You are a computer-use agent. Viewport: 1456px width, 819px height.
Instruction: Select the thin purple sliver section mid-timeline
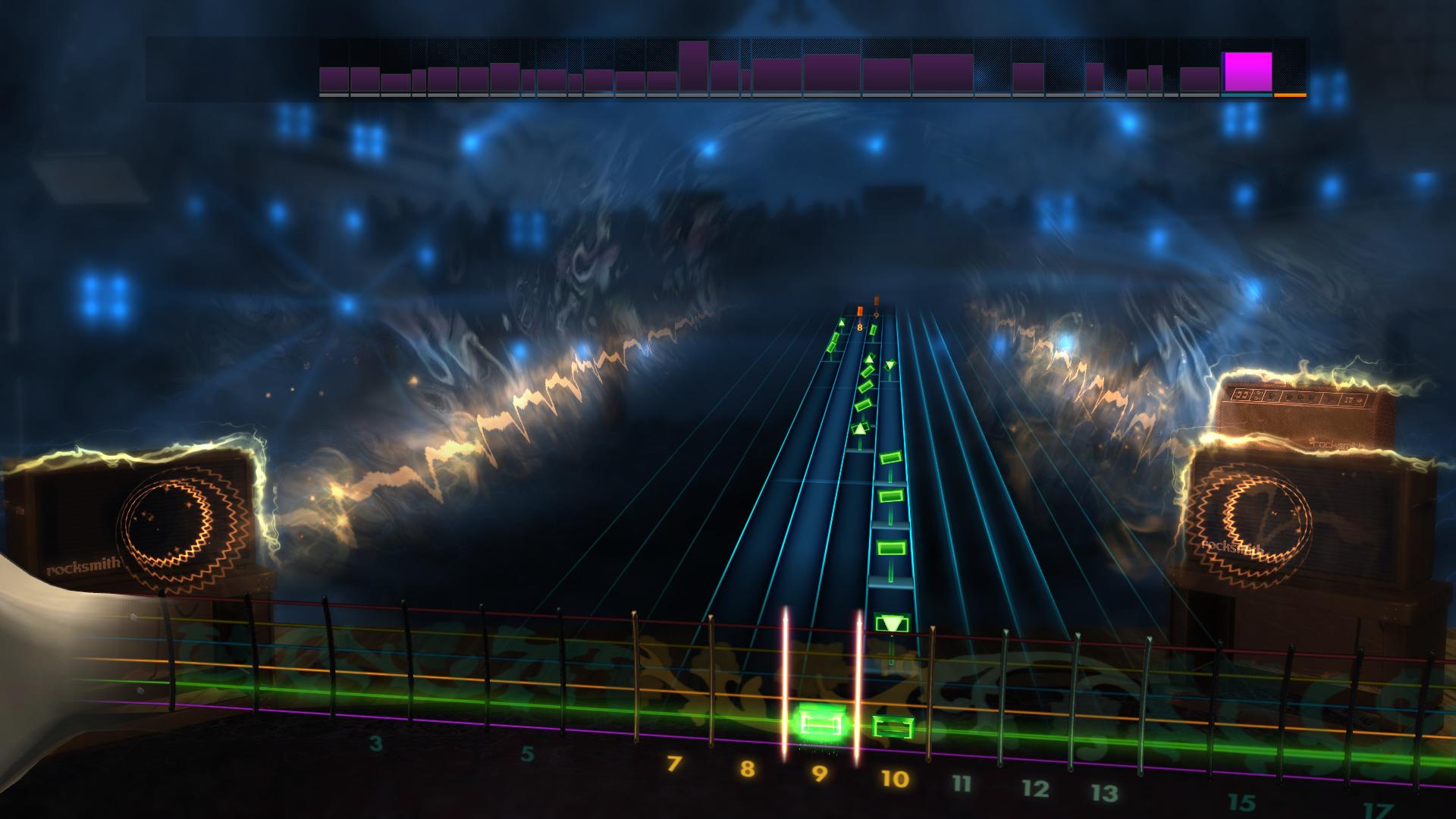(746, 80)
